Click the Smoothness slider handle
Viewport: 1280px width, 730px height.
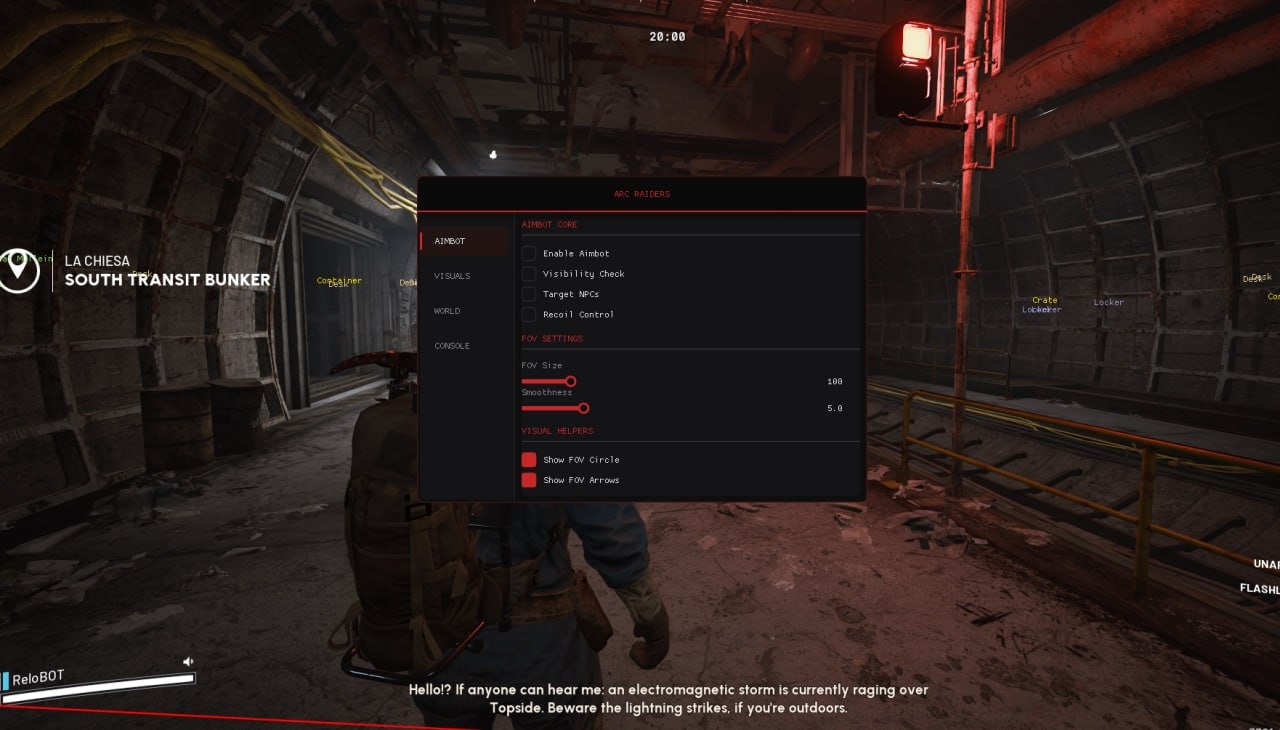(584, 408)
